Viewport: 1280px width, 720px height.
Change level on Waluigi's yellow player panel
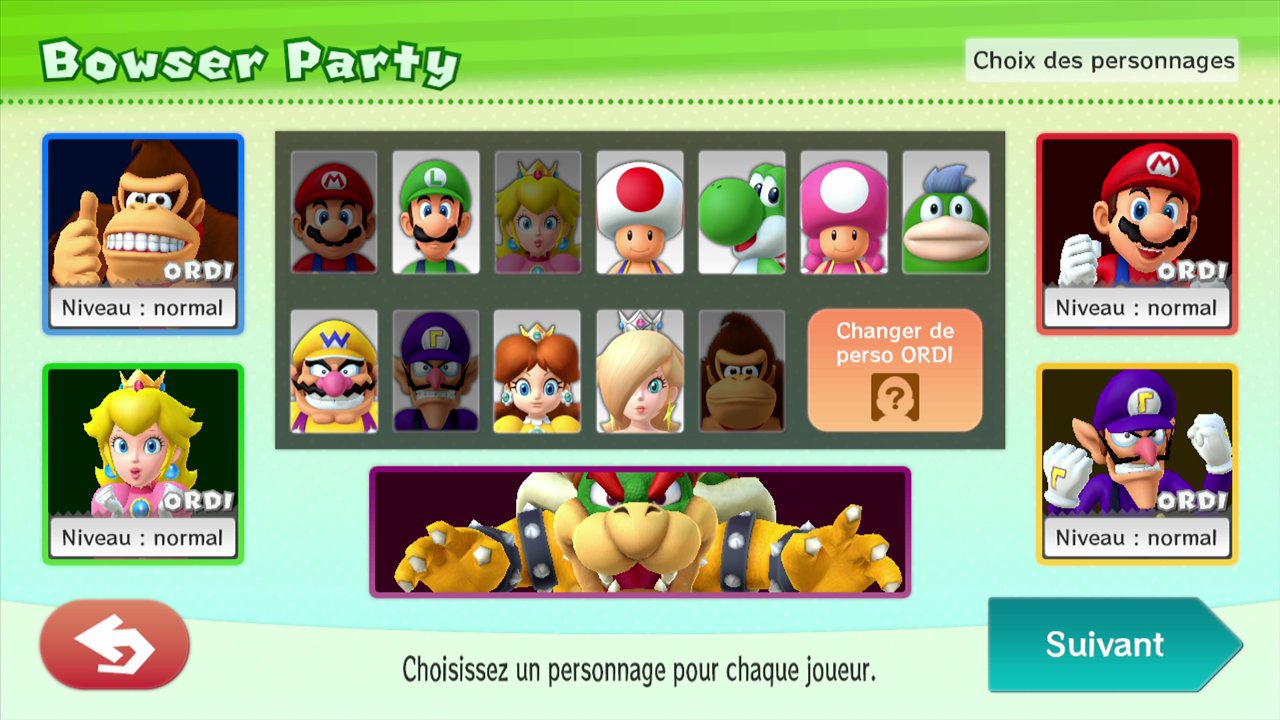[x=1137, y=538]
